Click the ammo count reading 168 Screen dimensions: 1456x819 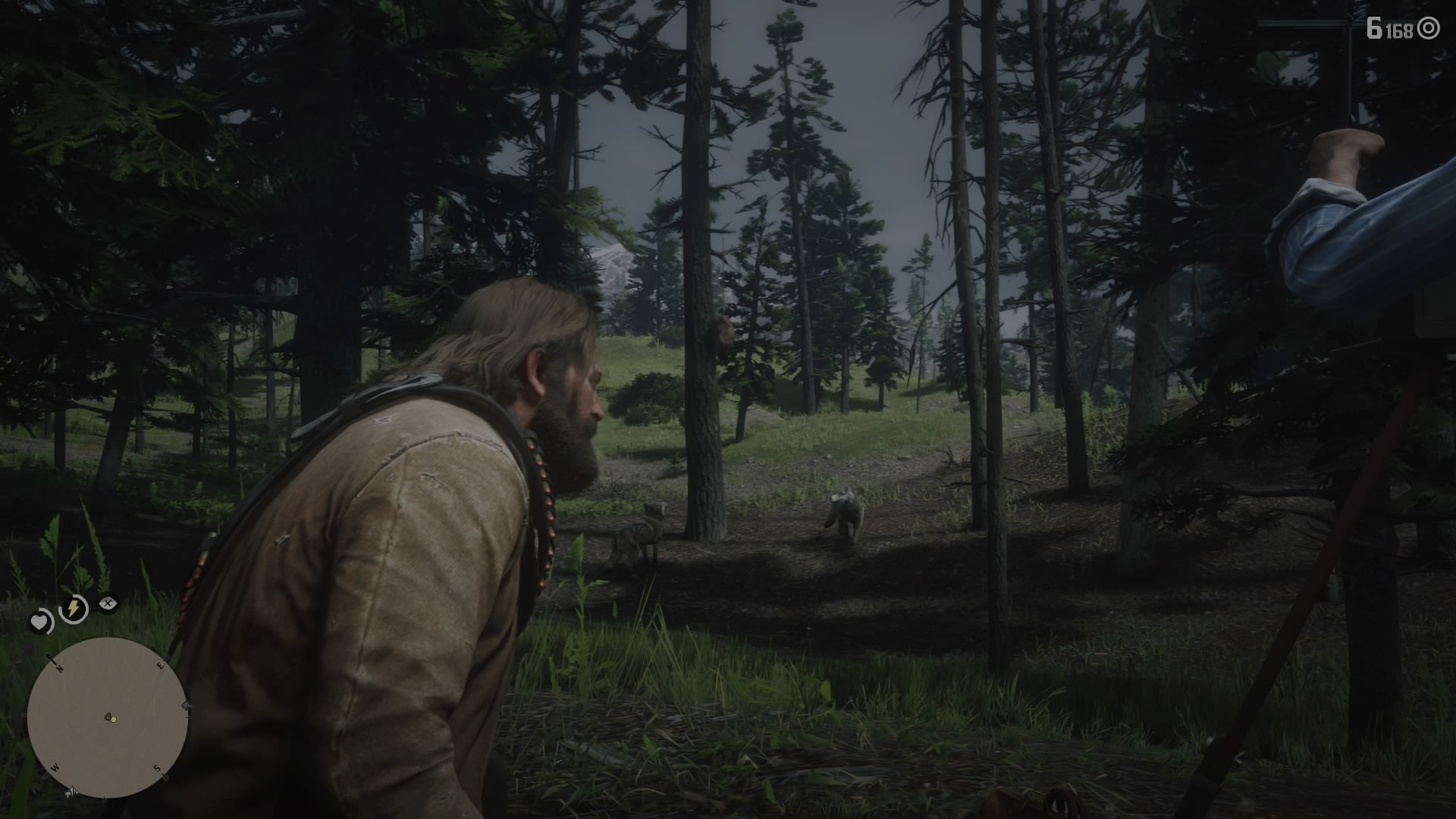[x=1401, y=29]
